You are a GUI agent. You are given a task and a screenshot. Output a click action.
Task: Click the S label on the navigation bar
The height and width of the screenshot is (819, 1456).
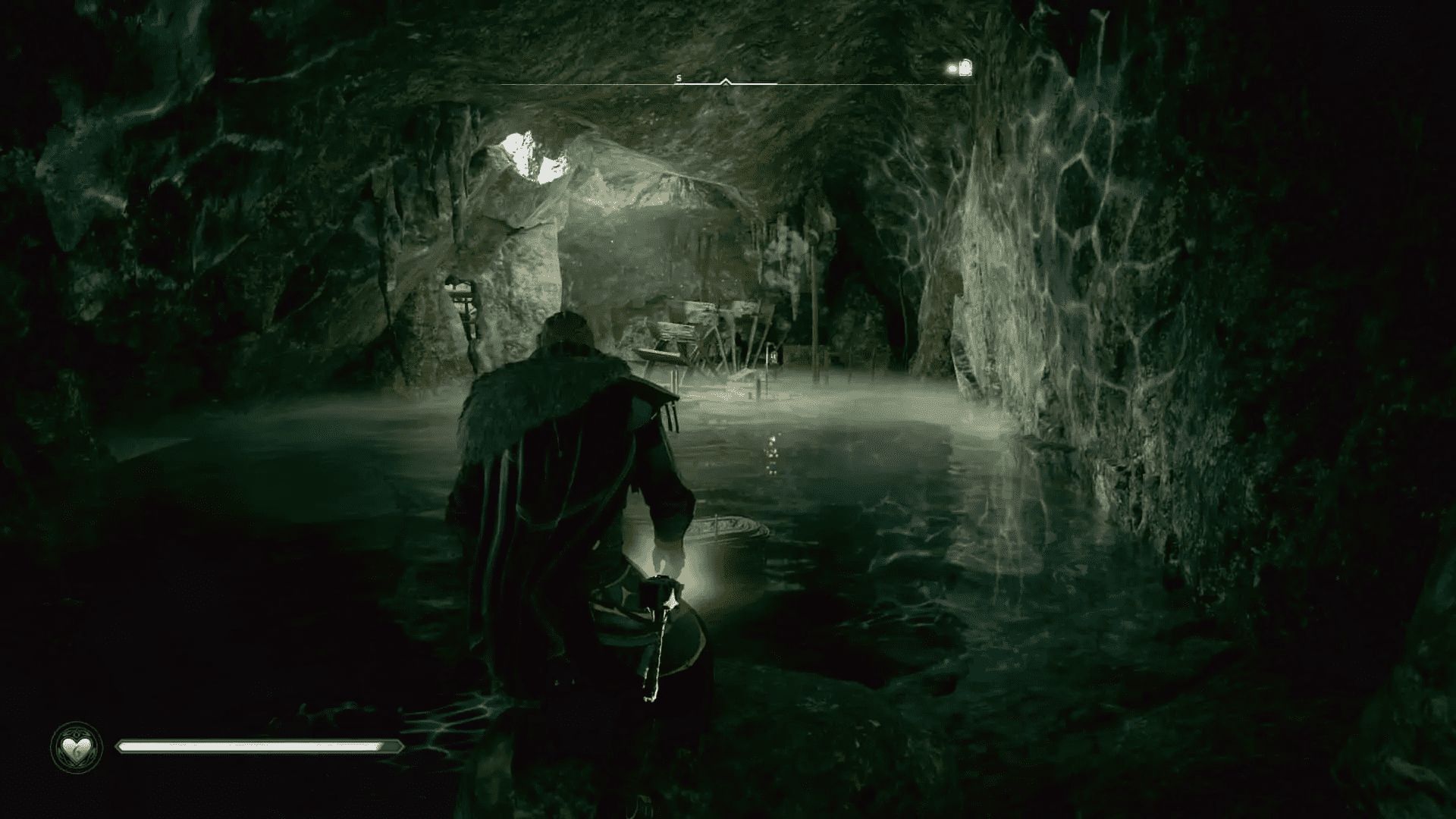point(679,77)
